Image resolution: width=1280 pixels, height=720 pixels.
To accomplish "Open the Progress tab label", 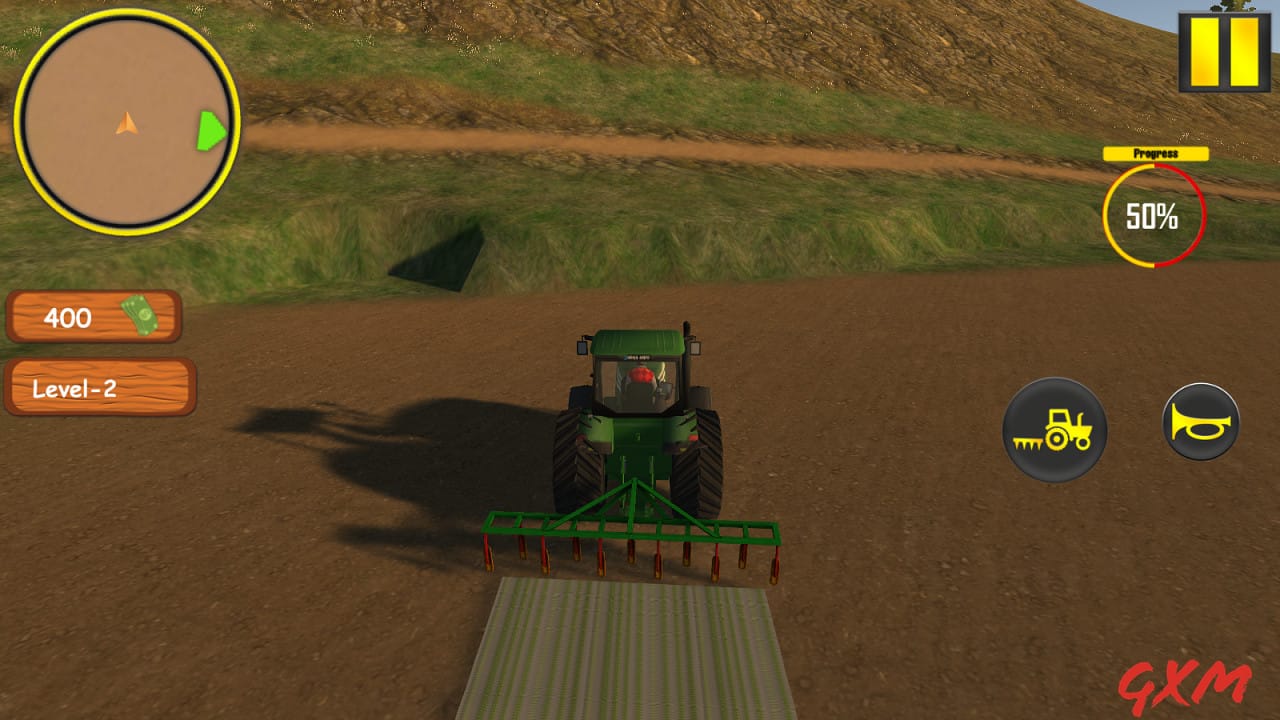I will coord(1155,153).
